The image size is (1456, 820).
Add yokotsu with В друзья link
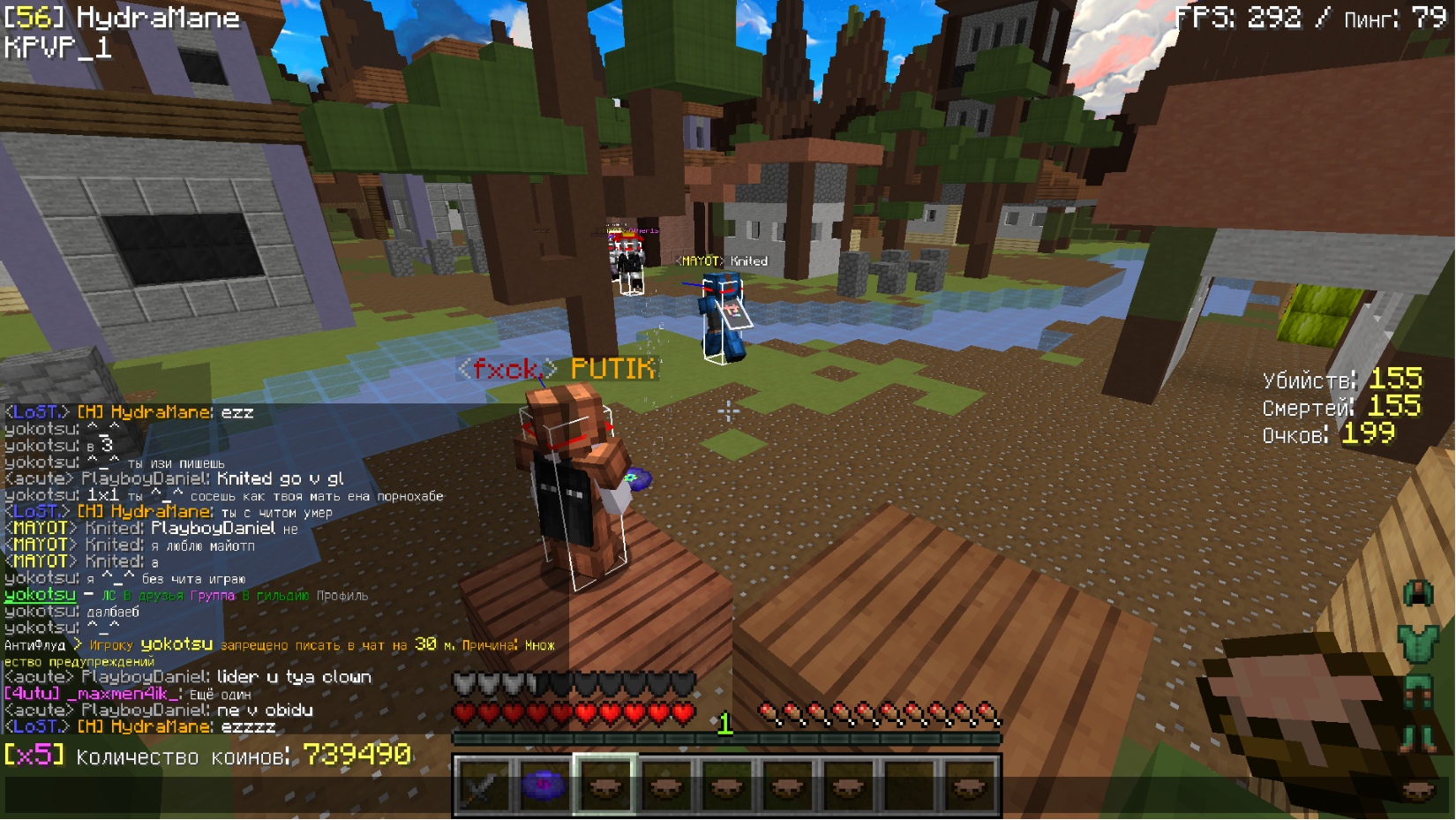153,596
